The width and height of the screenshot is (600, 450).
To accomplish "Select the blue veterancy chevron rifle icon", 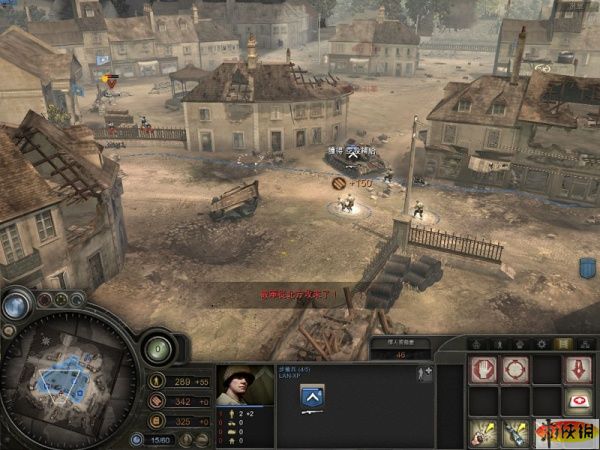I will (x=312, y=397).
